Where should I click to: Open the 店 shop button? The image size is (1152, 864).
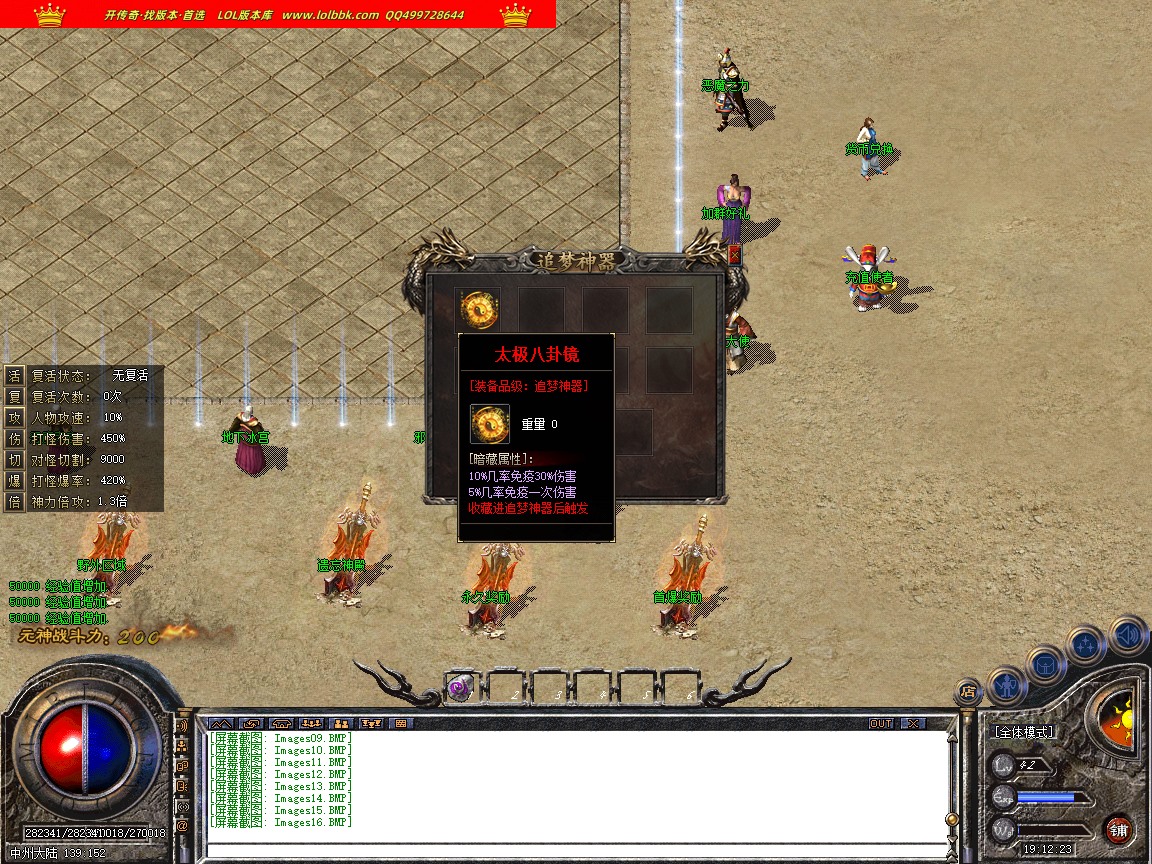point(967,690)
